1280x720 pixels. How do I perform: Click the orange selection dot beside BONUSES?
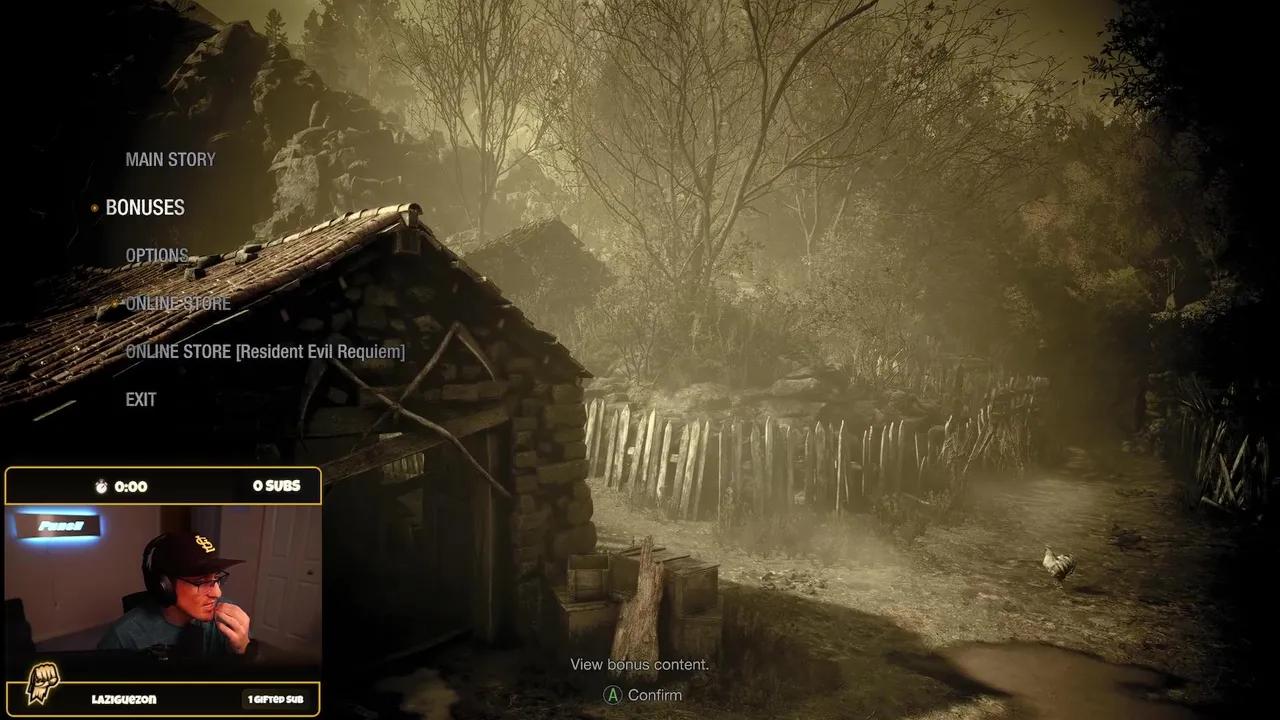click(94, 208)
